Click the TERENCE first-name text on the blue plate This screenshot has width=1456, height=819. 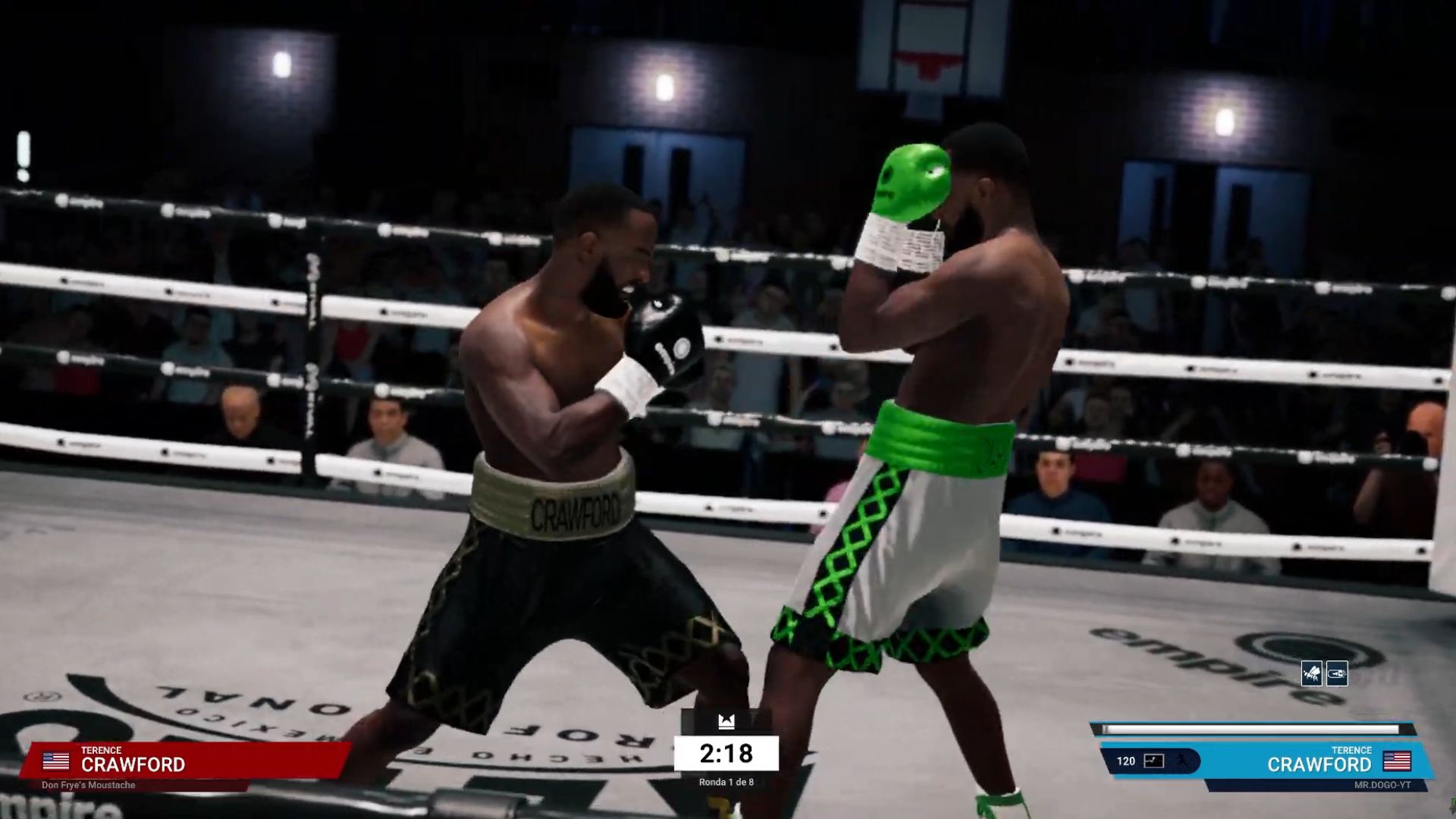(x=1351, y=750)
